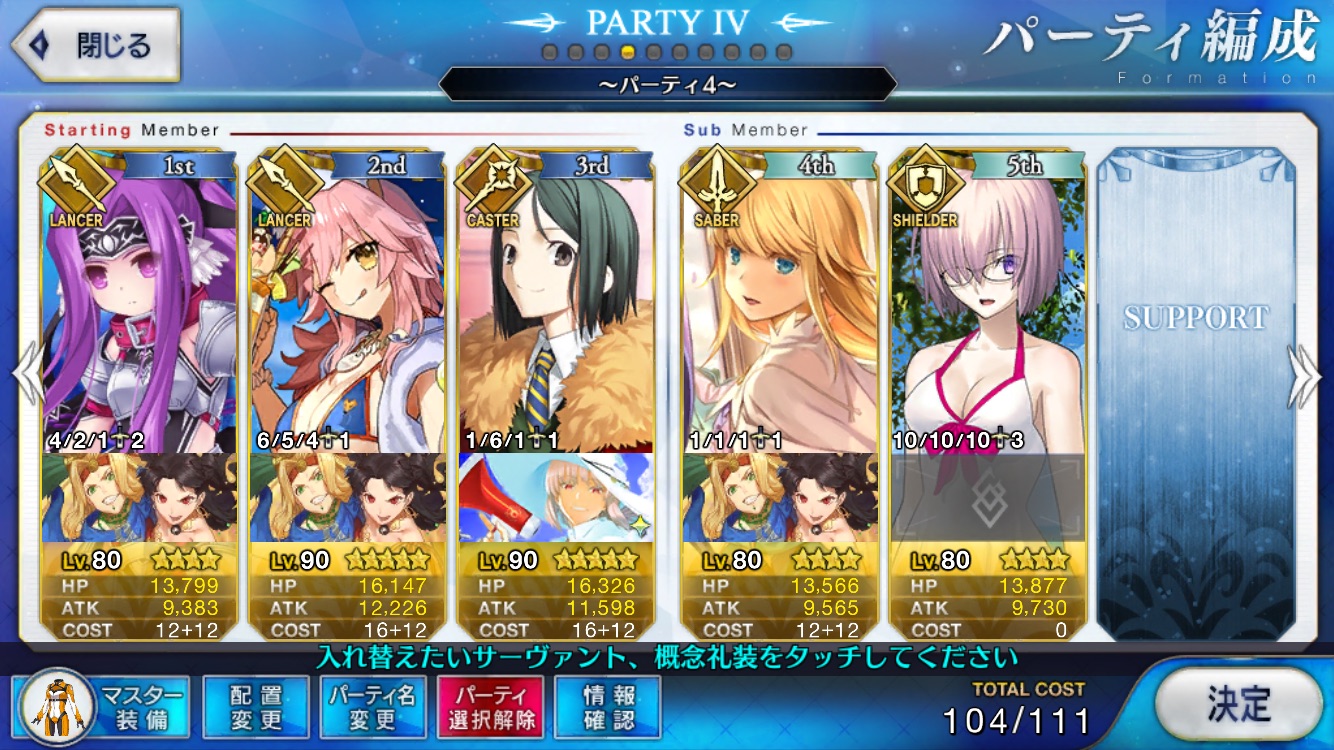Image resolution: width=1334 pixels, height=750 pixels.
Task: Rename the party via パーティ名変更
Action: [x=373, y=707]
